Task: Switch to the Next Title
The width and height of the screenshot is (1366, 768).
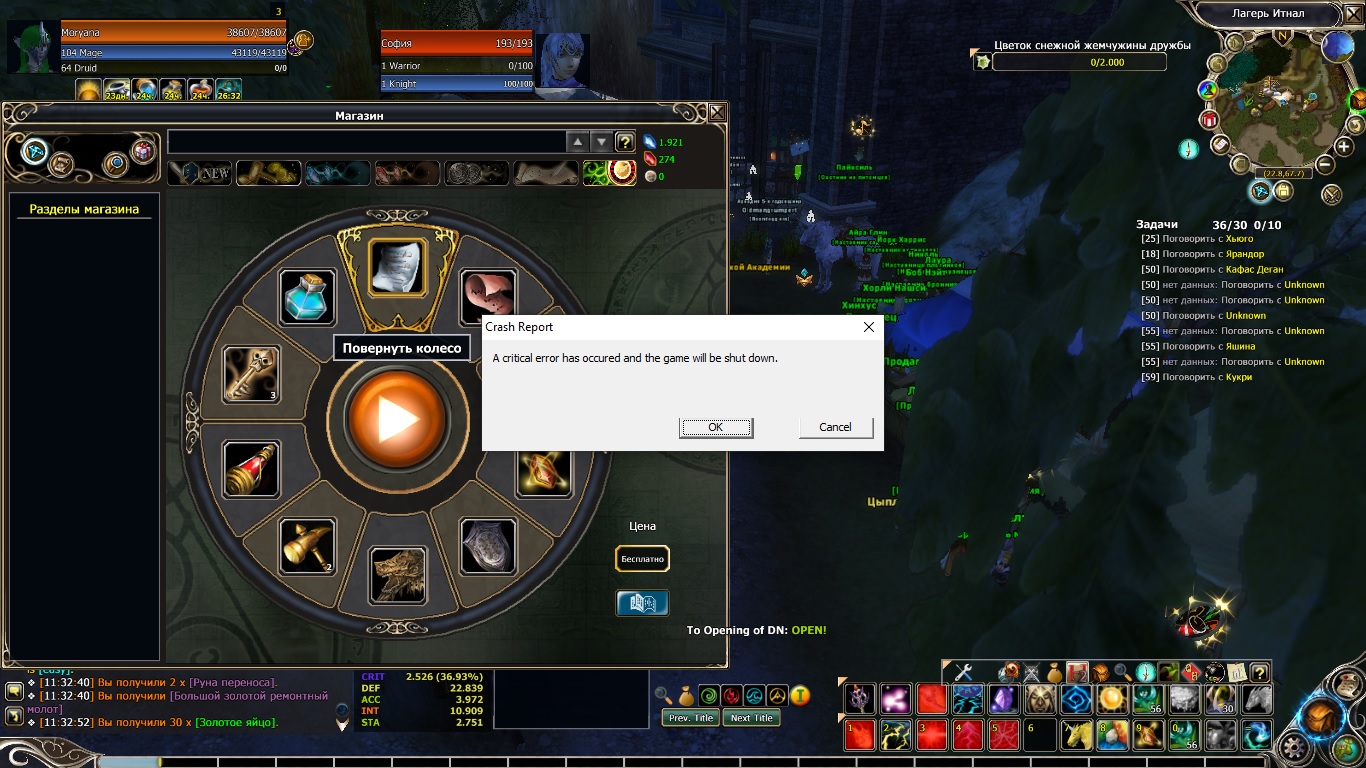Action: coord(752,718)
